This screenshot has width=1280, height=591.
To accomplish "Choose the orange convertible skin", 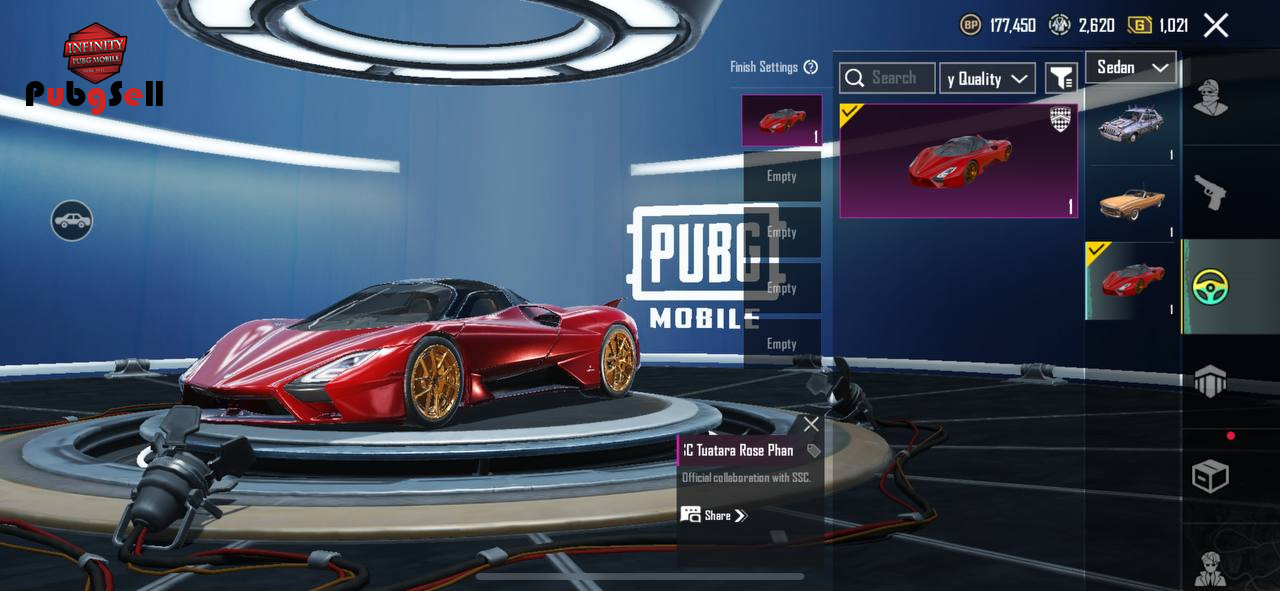I will pyautogui.click(x=1132, y=203).
